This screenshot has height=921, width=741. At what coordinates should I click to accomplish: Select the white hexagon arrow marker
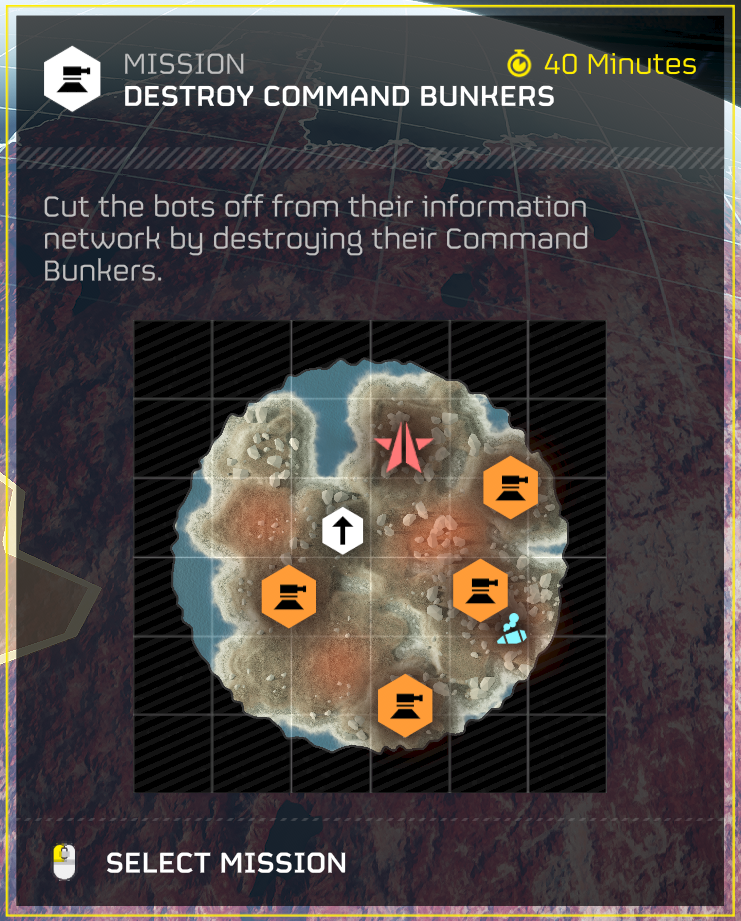tap(342, 530)
